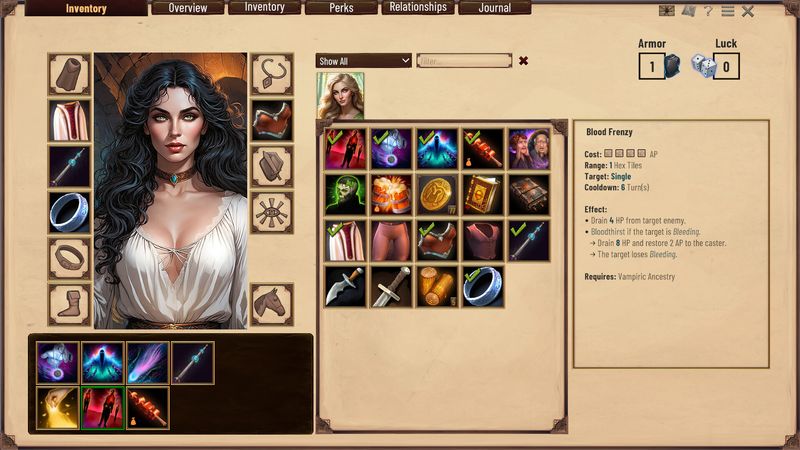This screenshot has height=450, width=800.
Task: Open the Show All filter dropdown
Action: point(364,61)
